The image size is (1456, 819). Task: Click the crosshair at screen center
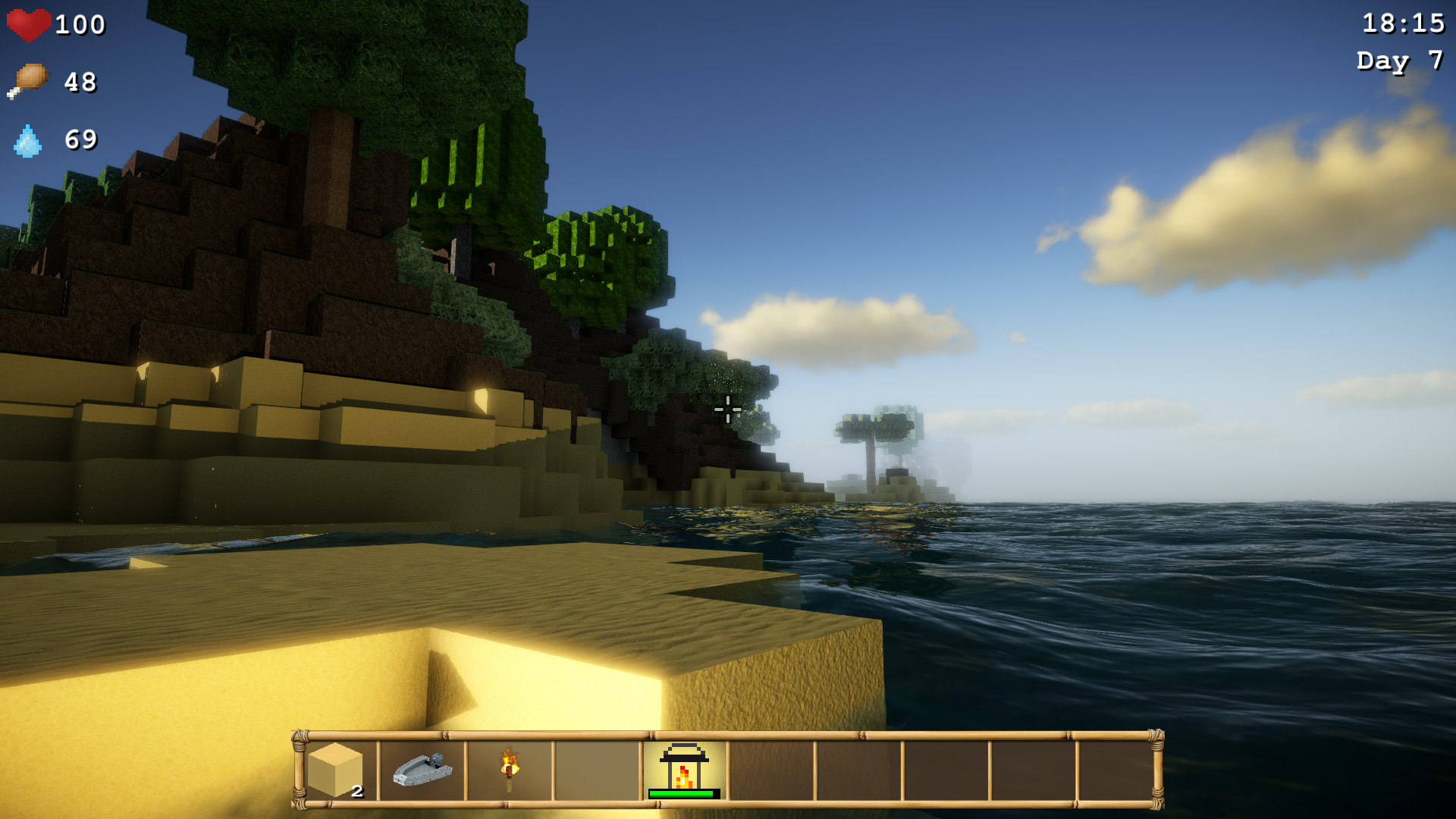tap(728, 409)
